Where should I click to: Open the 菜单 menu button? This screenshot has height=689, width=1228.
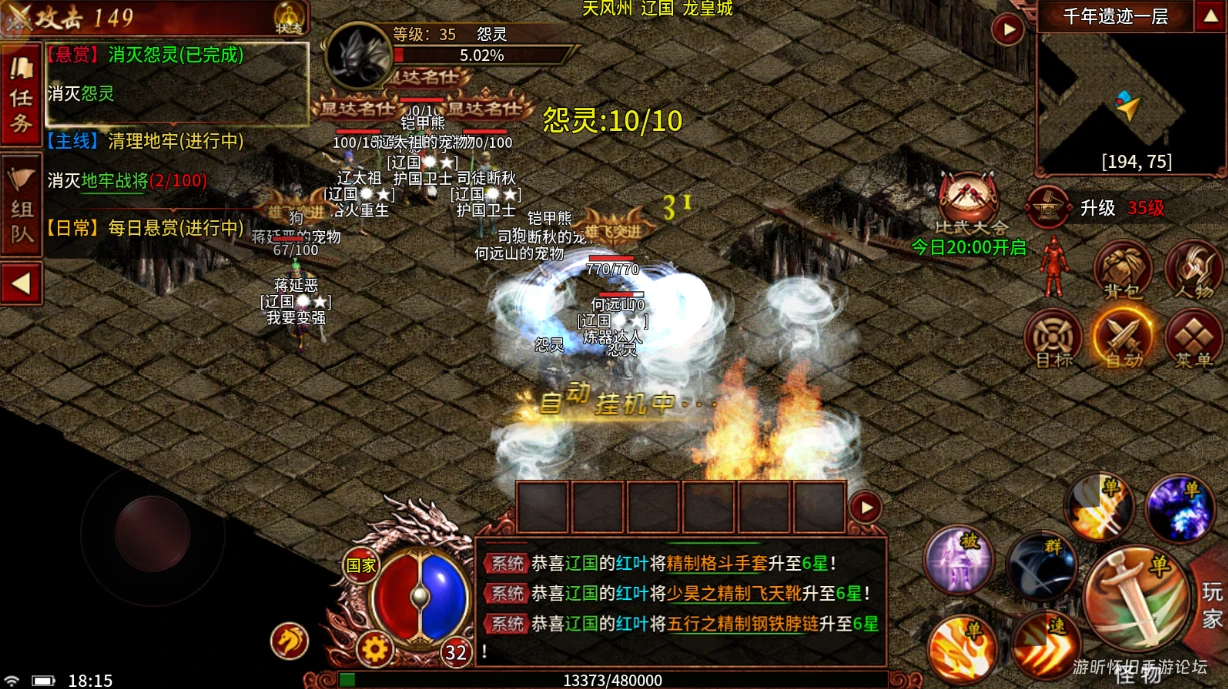[1195, 337]
